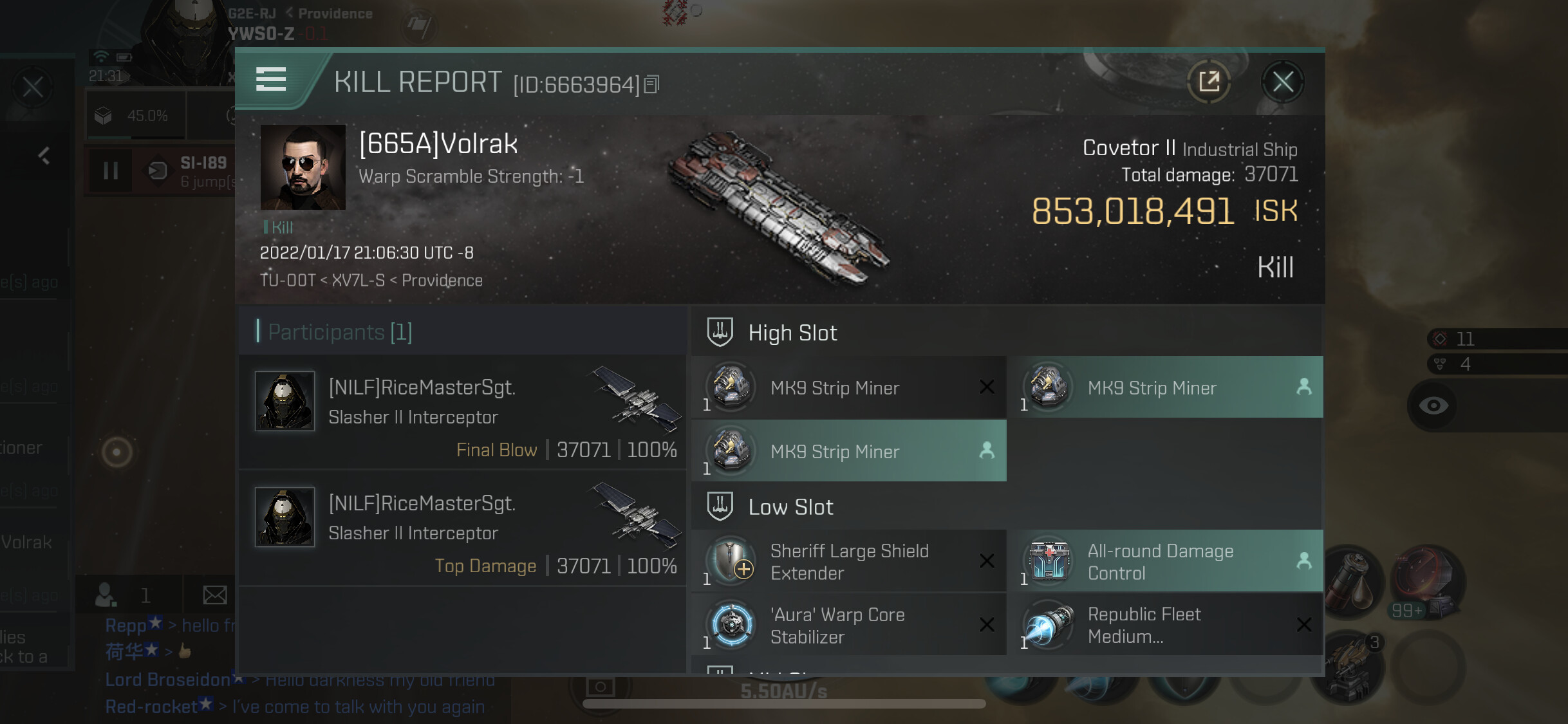
Task: Toggle the overview eye visibility button
Action: pos(1433,405)
